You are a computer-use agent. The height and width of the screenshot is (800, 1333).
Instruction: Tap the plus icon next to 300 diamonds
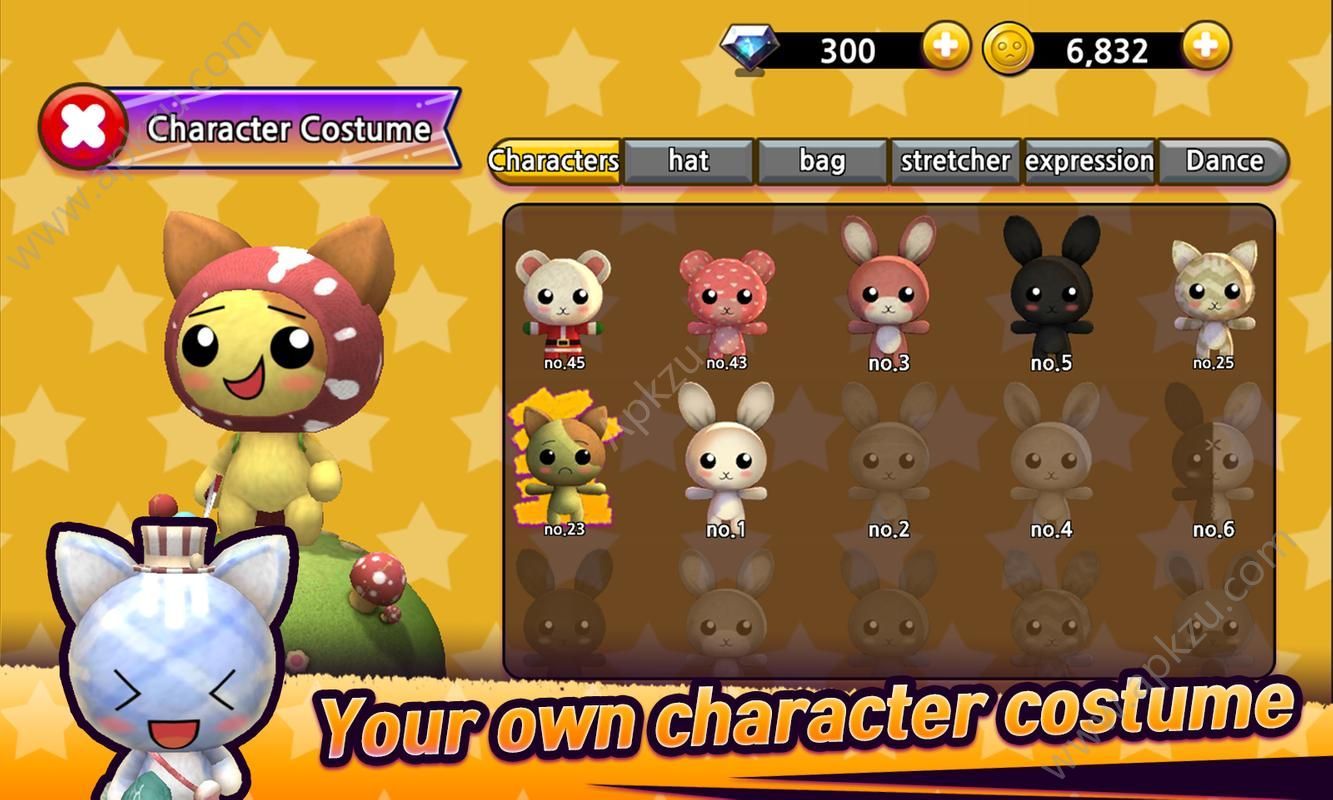[944, 44]
